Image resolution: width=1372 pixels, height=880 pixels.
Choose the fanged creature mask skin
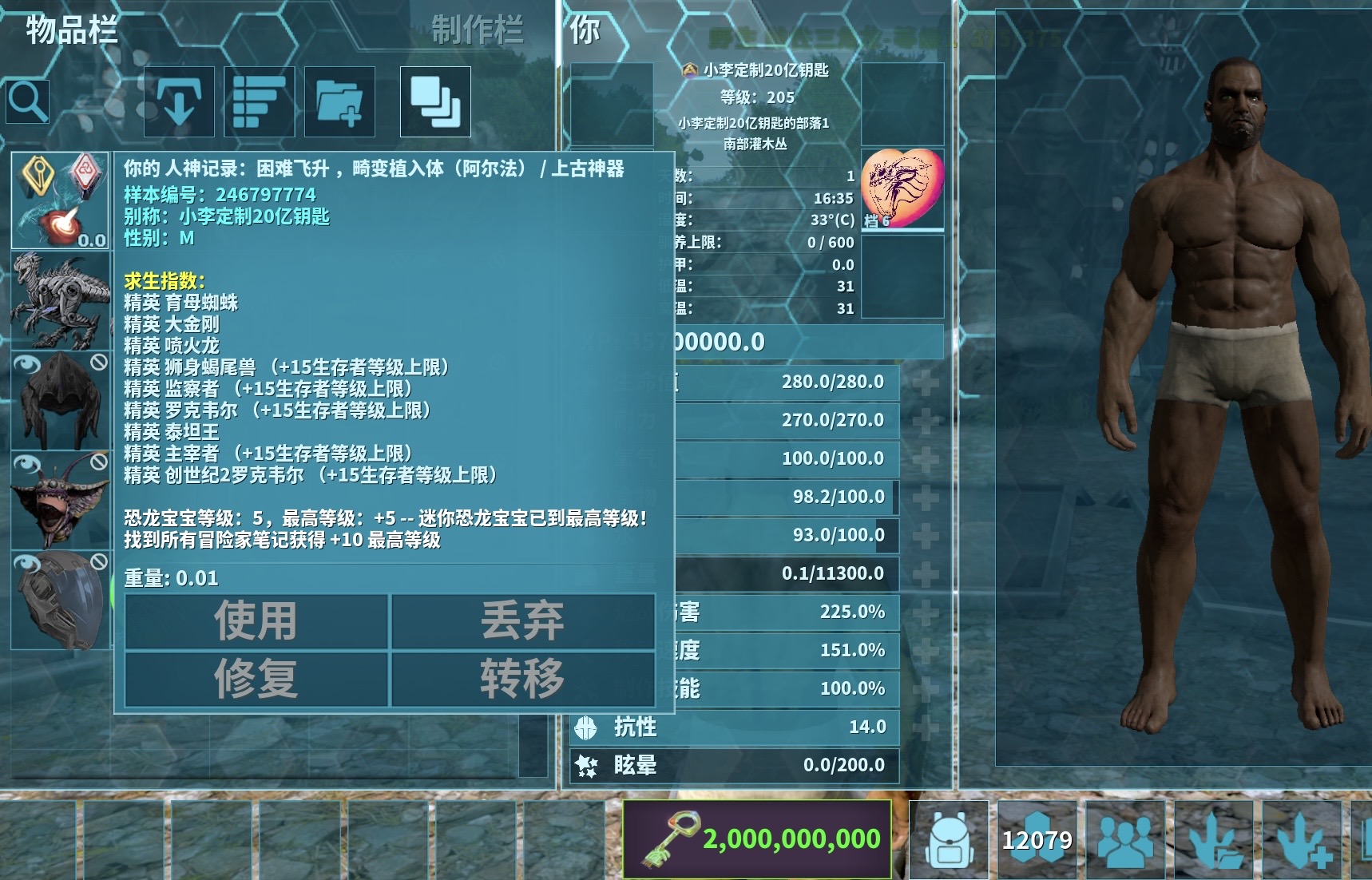coord(60,500)
